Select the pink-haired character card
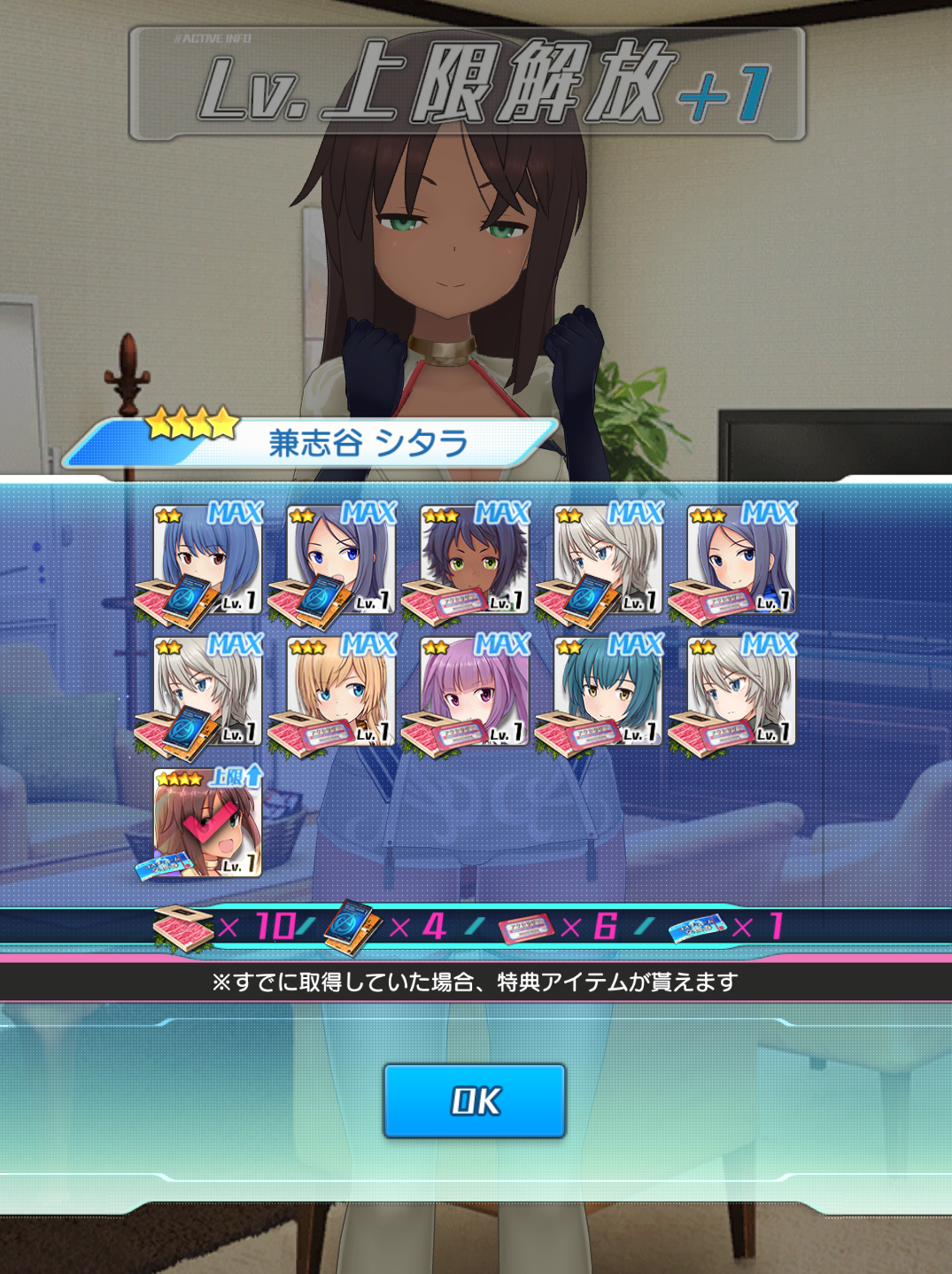952x1274 pixels. point(475,690)
